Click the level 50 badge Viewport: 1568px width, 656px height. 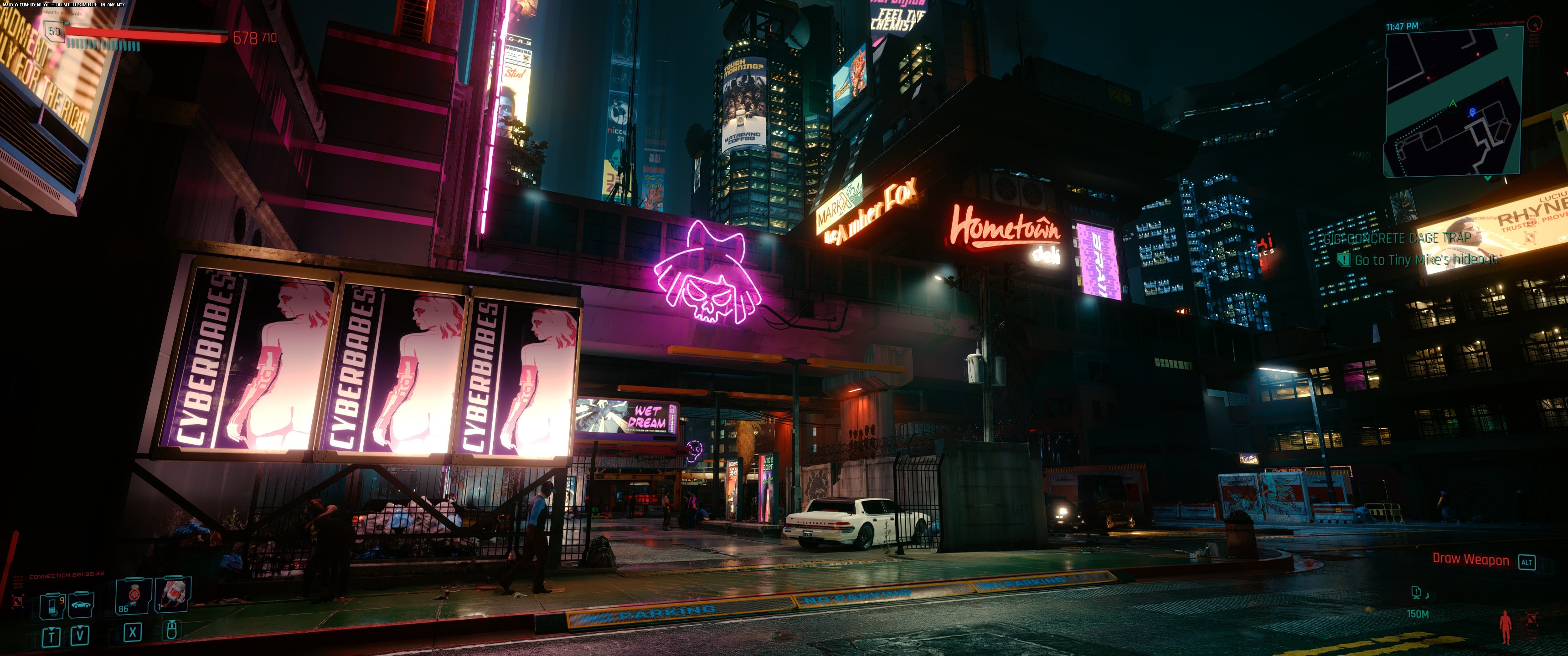tap(55, 31)
